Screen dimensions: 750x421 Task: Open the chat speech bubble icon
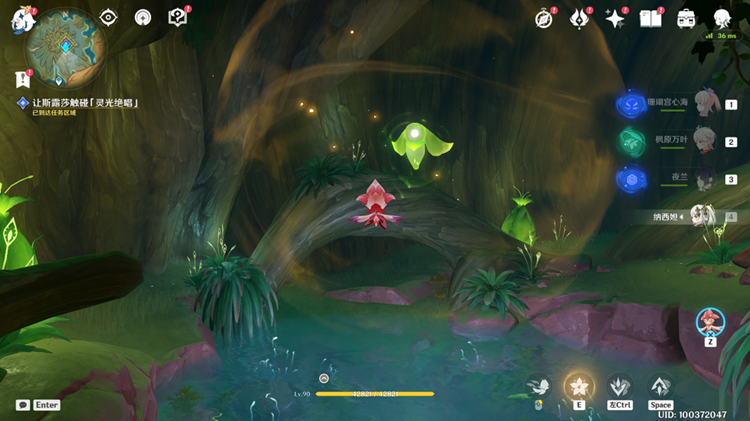point(22,405)
